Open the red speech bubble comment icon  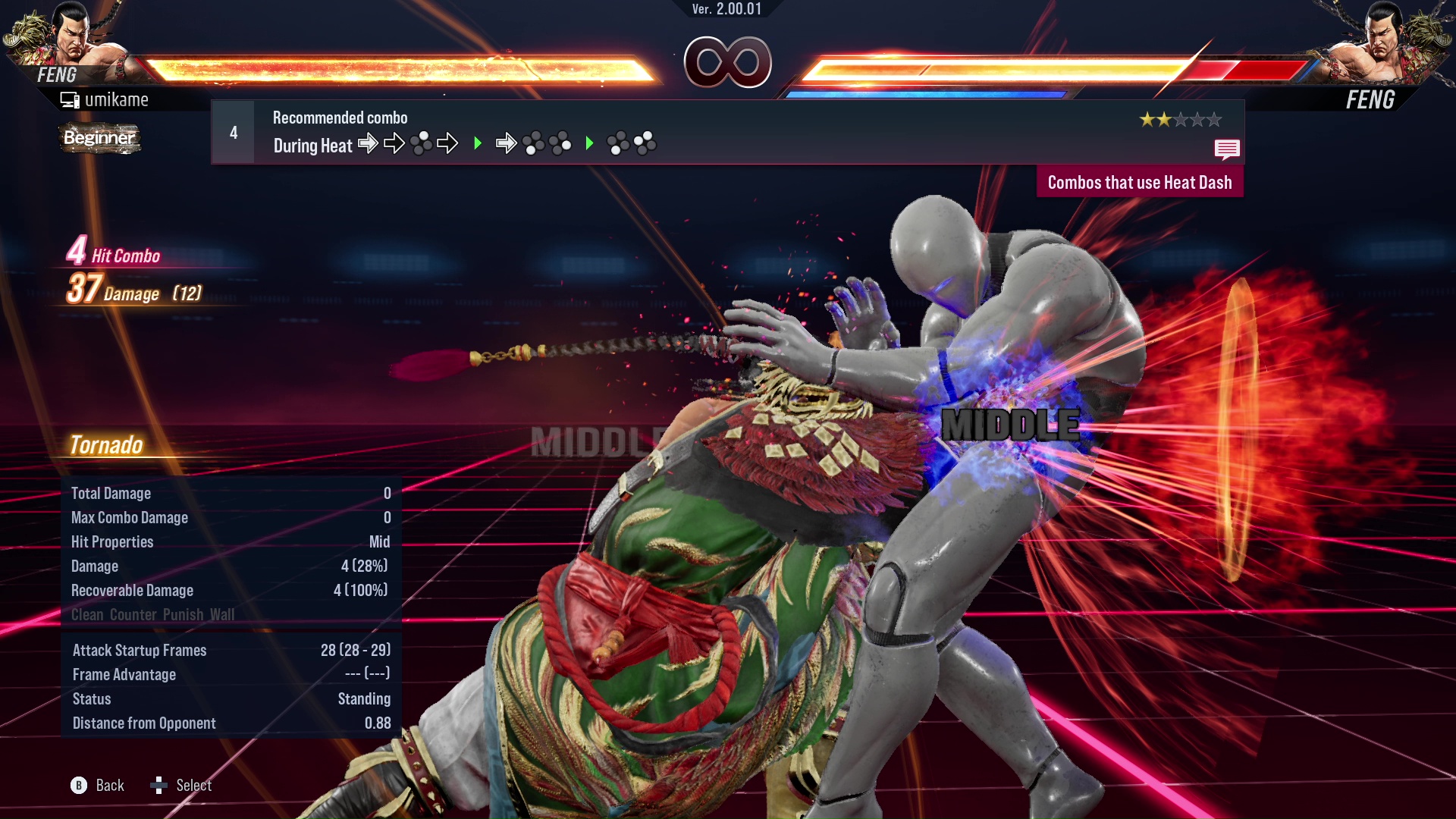tap(1226, 149)
